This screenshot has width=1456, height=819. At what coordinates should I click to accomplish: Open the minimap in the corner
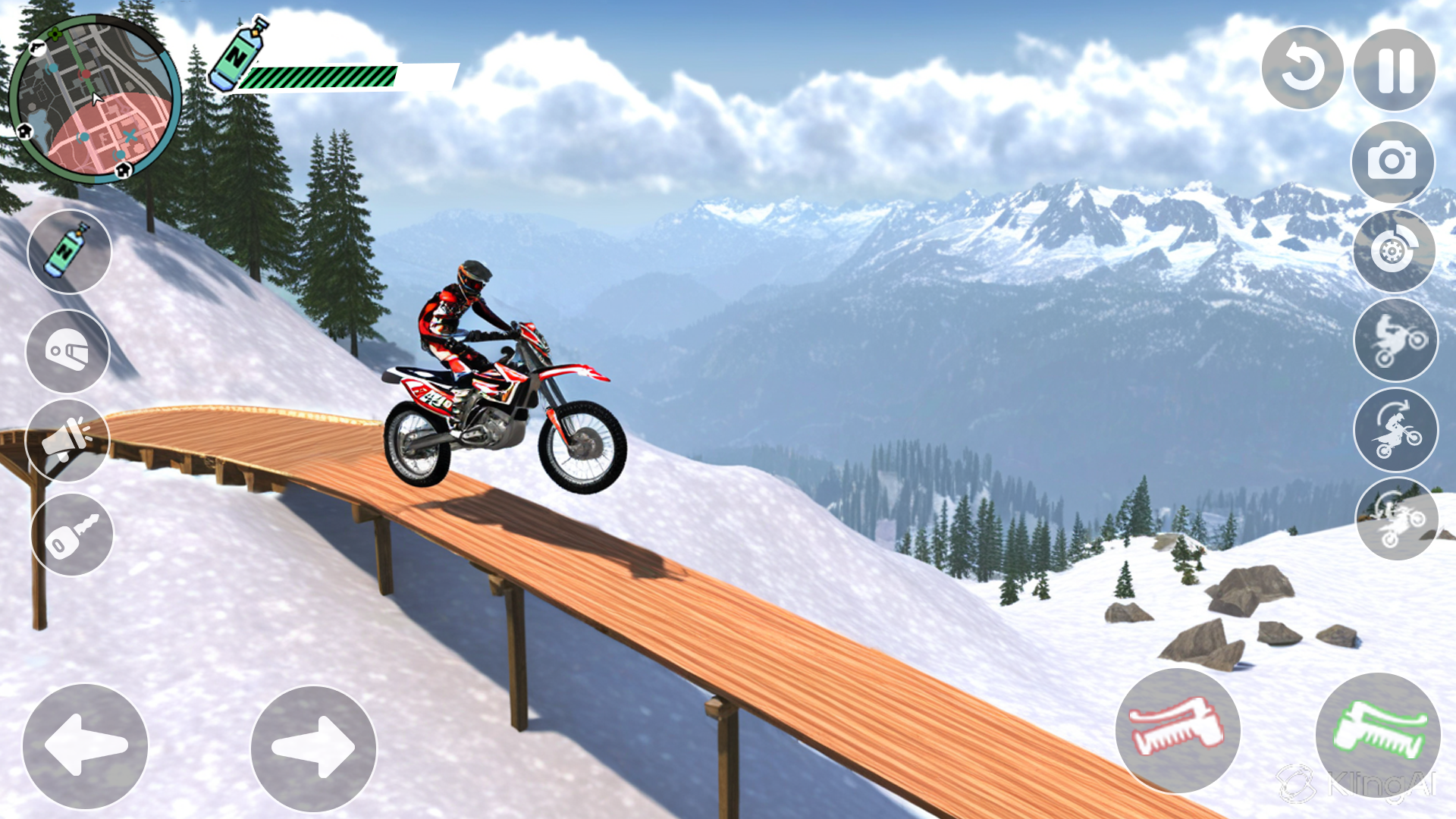point(95,95)
